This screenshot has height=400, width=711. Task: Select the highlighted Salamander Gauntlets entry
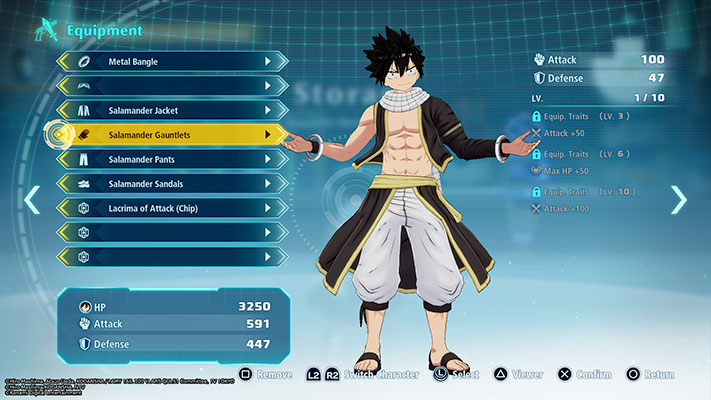click(170, 134)
